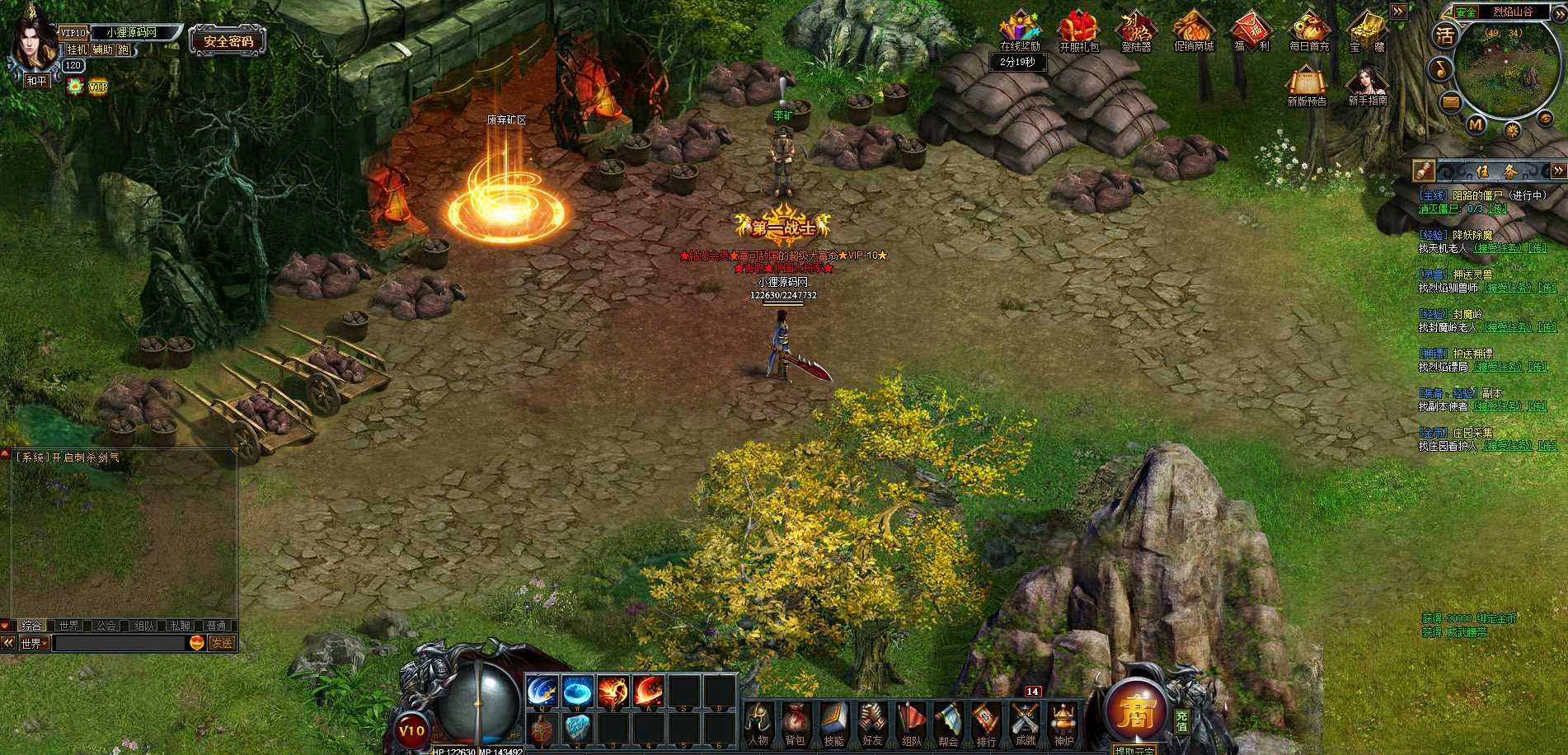
Task: Open the 背包 backpack from the bottom bar
Action: (x=795, y=723)
